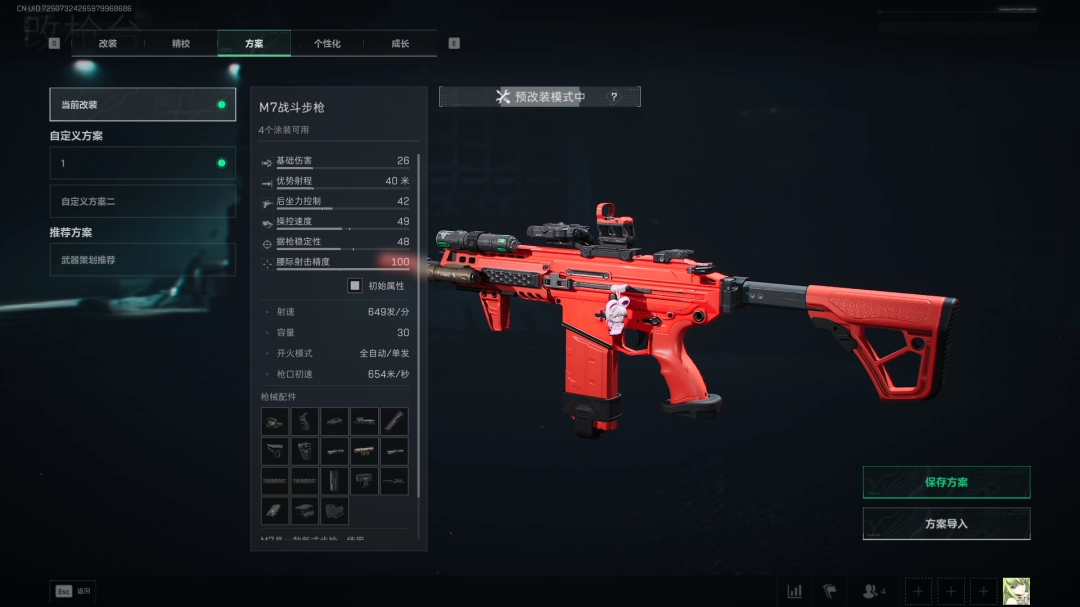Select the green-lens scope attachment slot
The width and height of the screenshot is (1080, 607).
[275, 421]
